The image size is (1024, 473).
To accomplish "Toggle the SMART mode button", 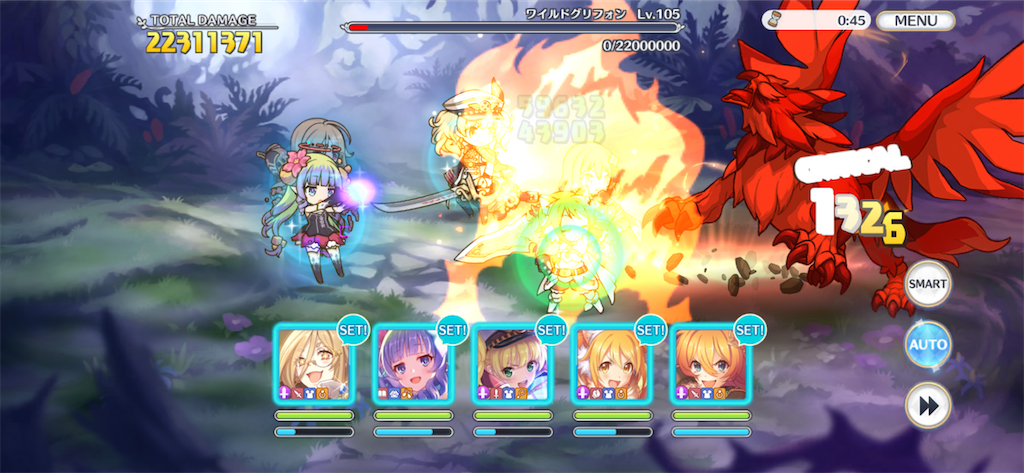I will 927,283.
